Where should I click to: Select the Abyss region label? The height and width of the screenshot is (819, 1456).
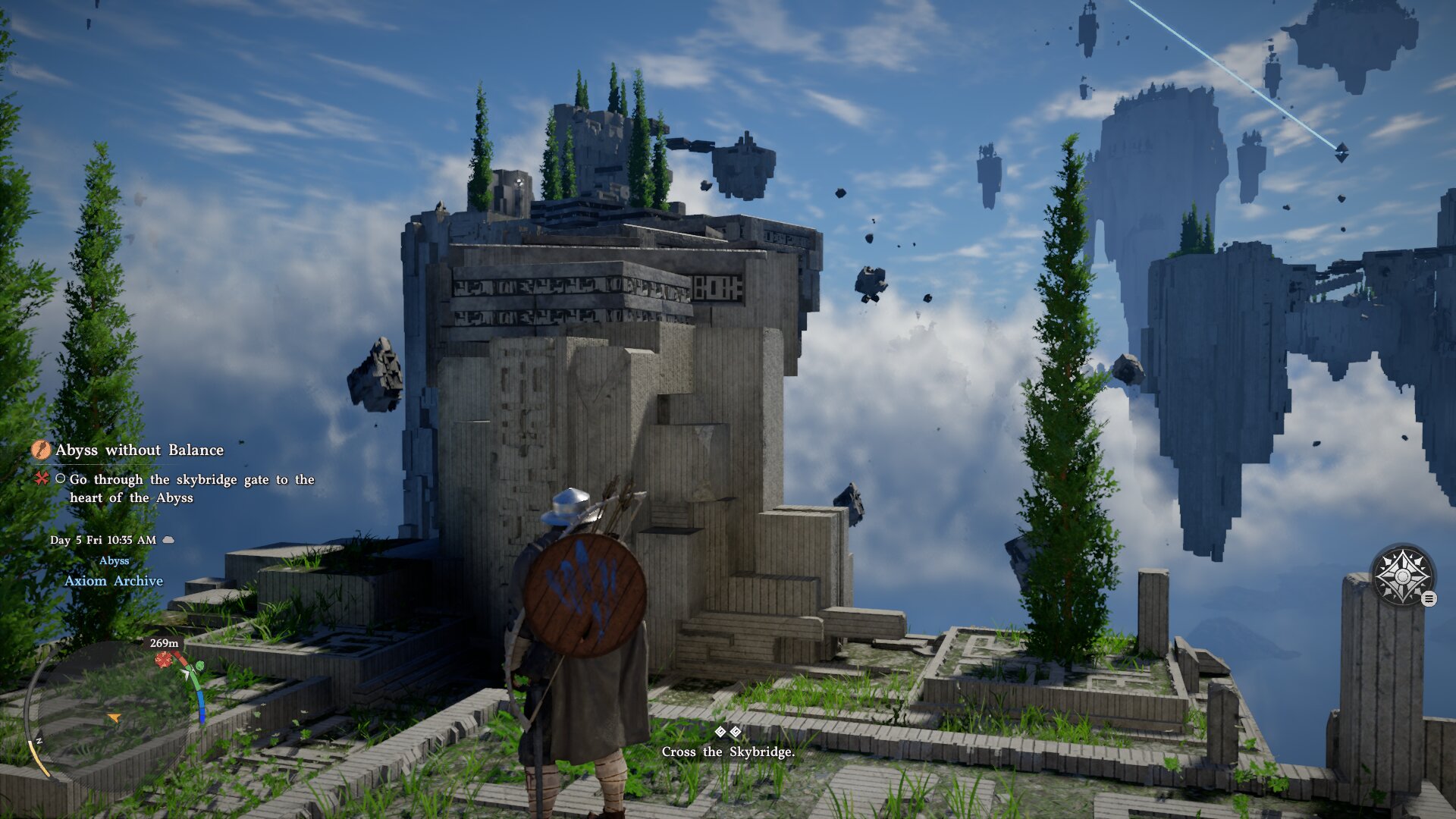coord(115,562)
